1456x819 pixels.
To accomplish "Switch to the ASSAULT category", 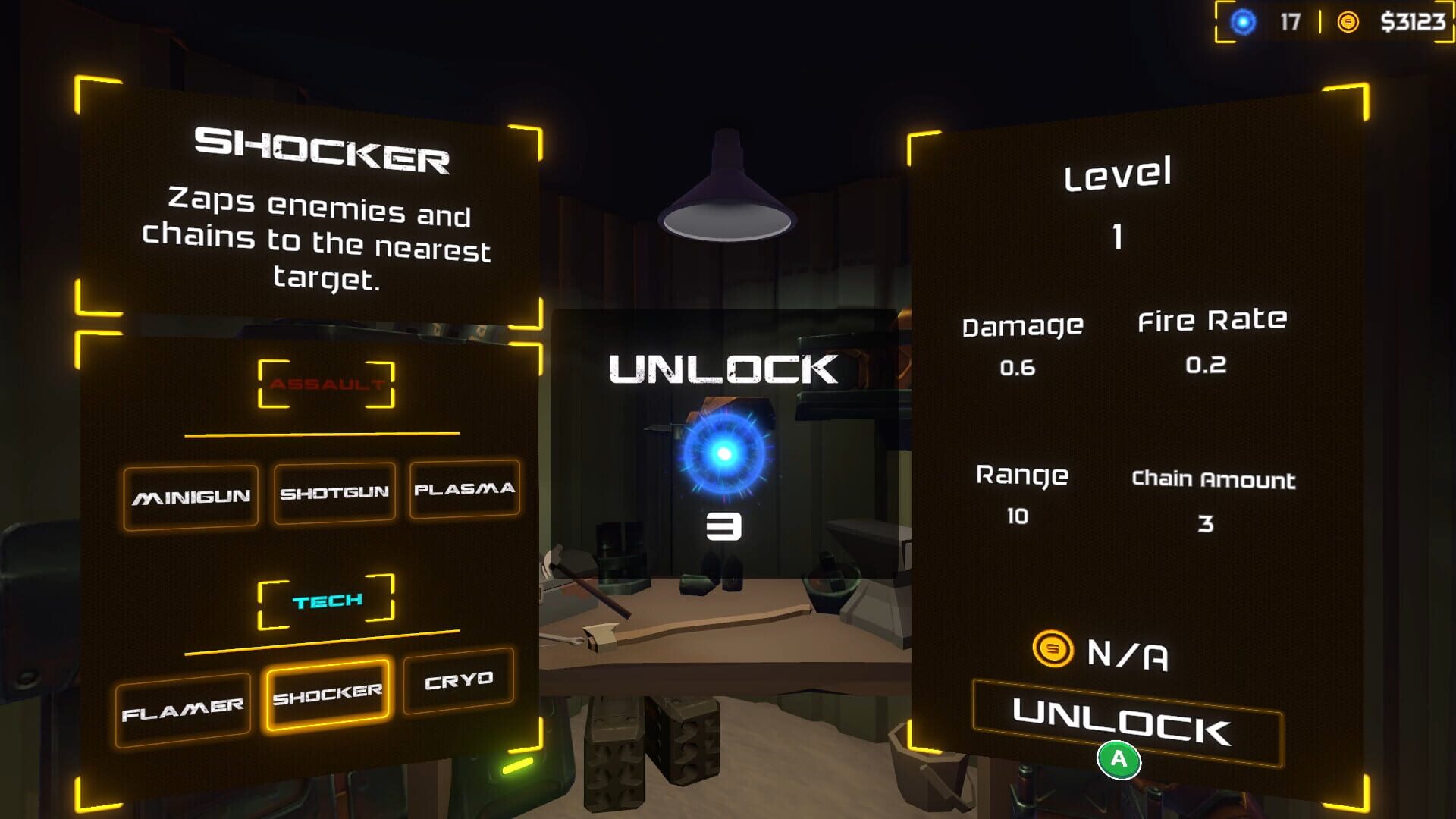I will click(325, 385).
